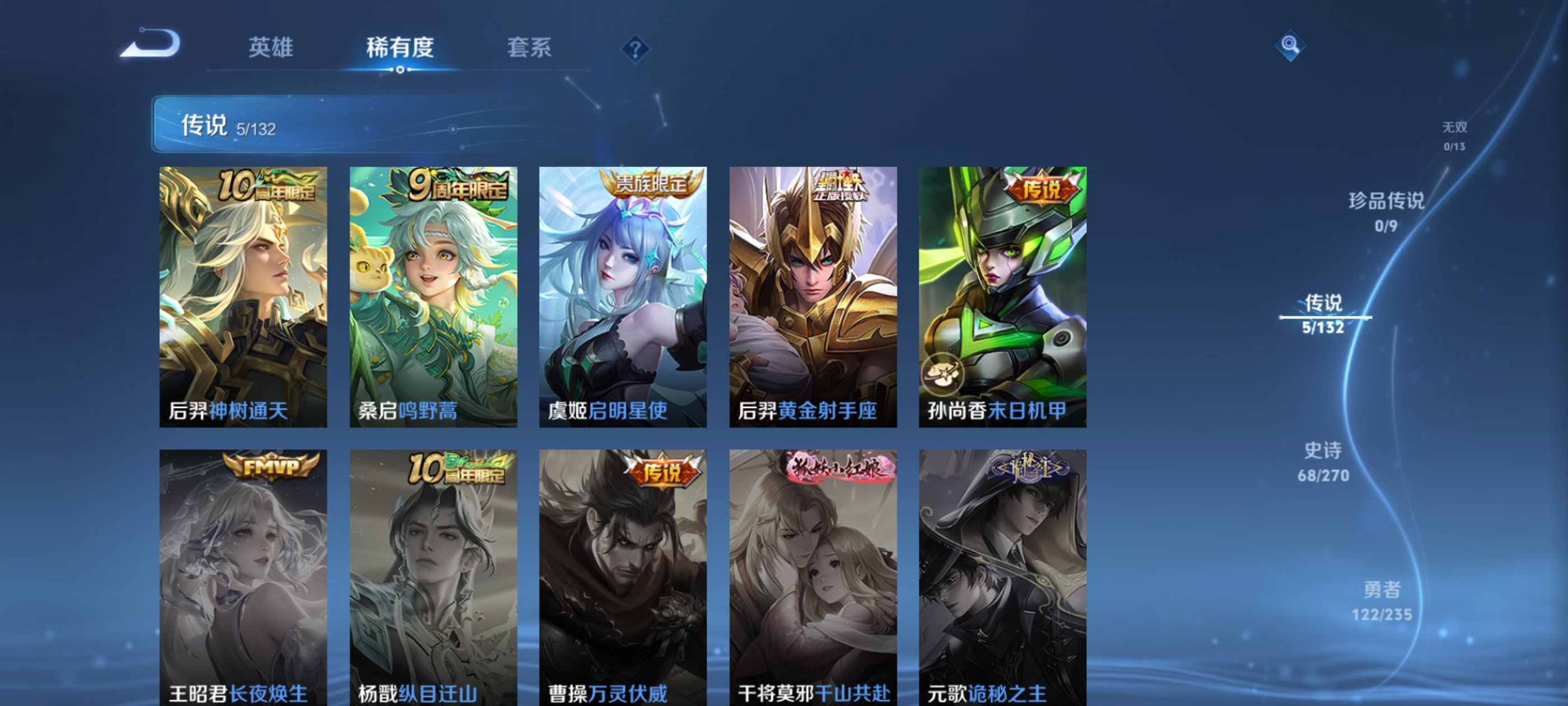The width and height of the screenshot is (1568, 706).
Task: Switch to the 英雄 tab
Action: tap(270, 48)
